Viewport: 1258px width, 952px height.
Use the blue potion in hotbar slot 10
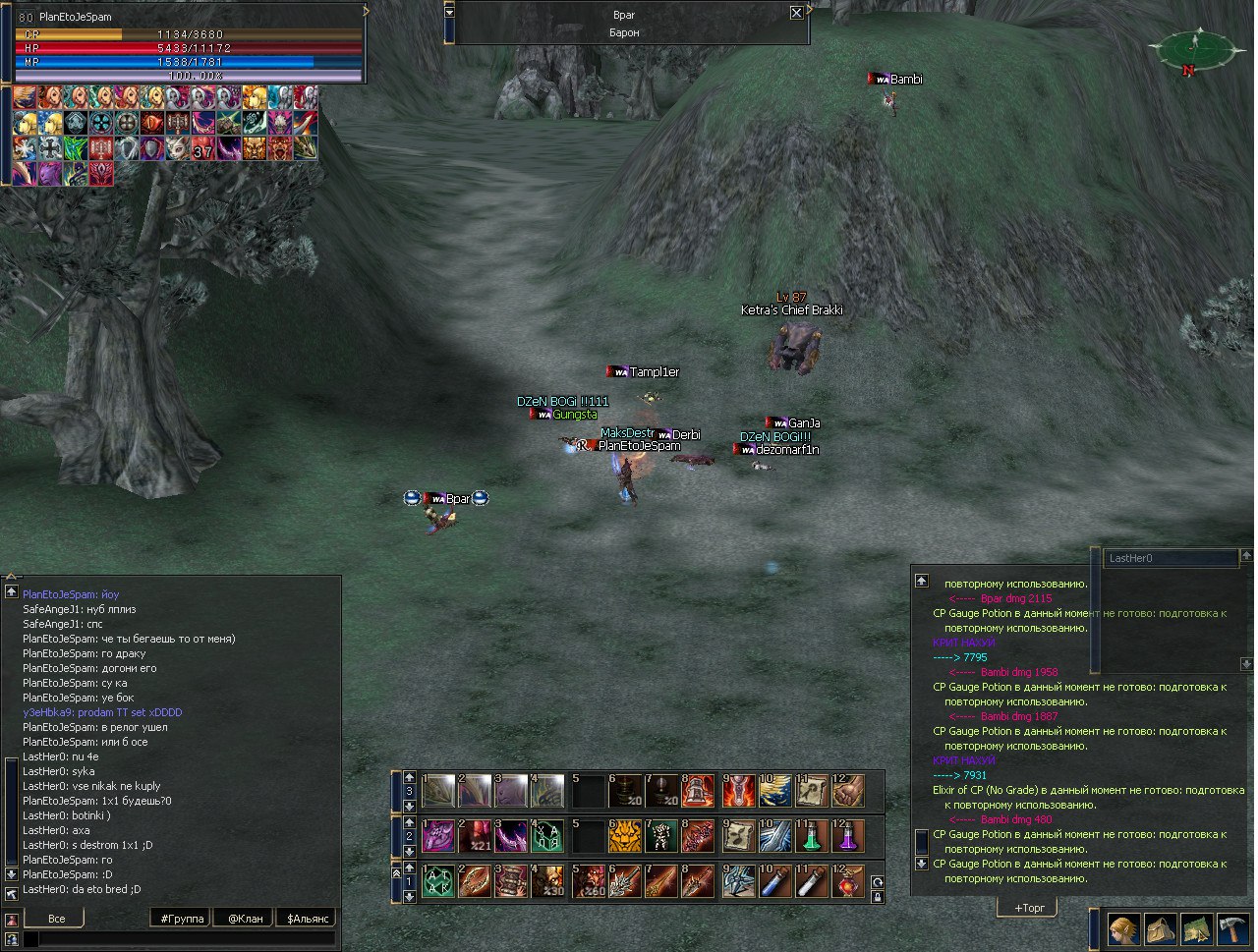click(x=774, y=881)
